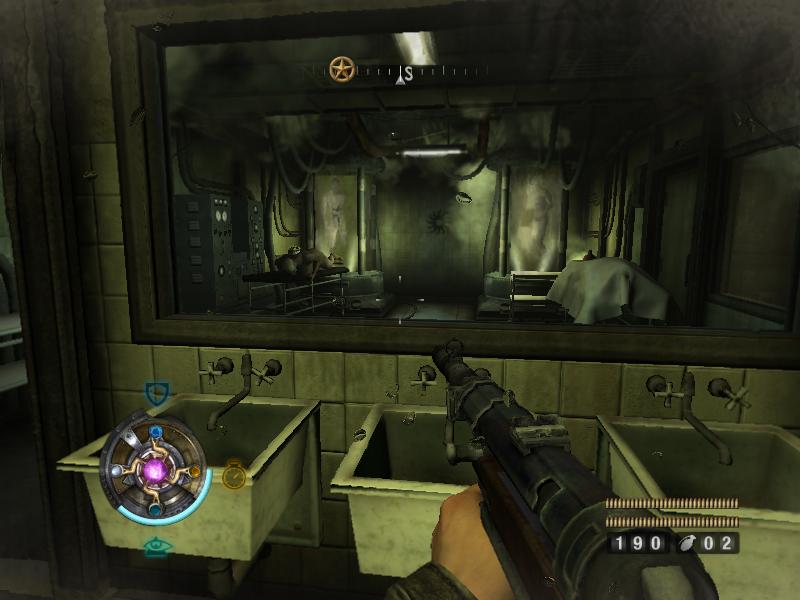
Task: Toggle the teal eye Veil sight icon
Action: pyautogui.click(x=154, y=546)
